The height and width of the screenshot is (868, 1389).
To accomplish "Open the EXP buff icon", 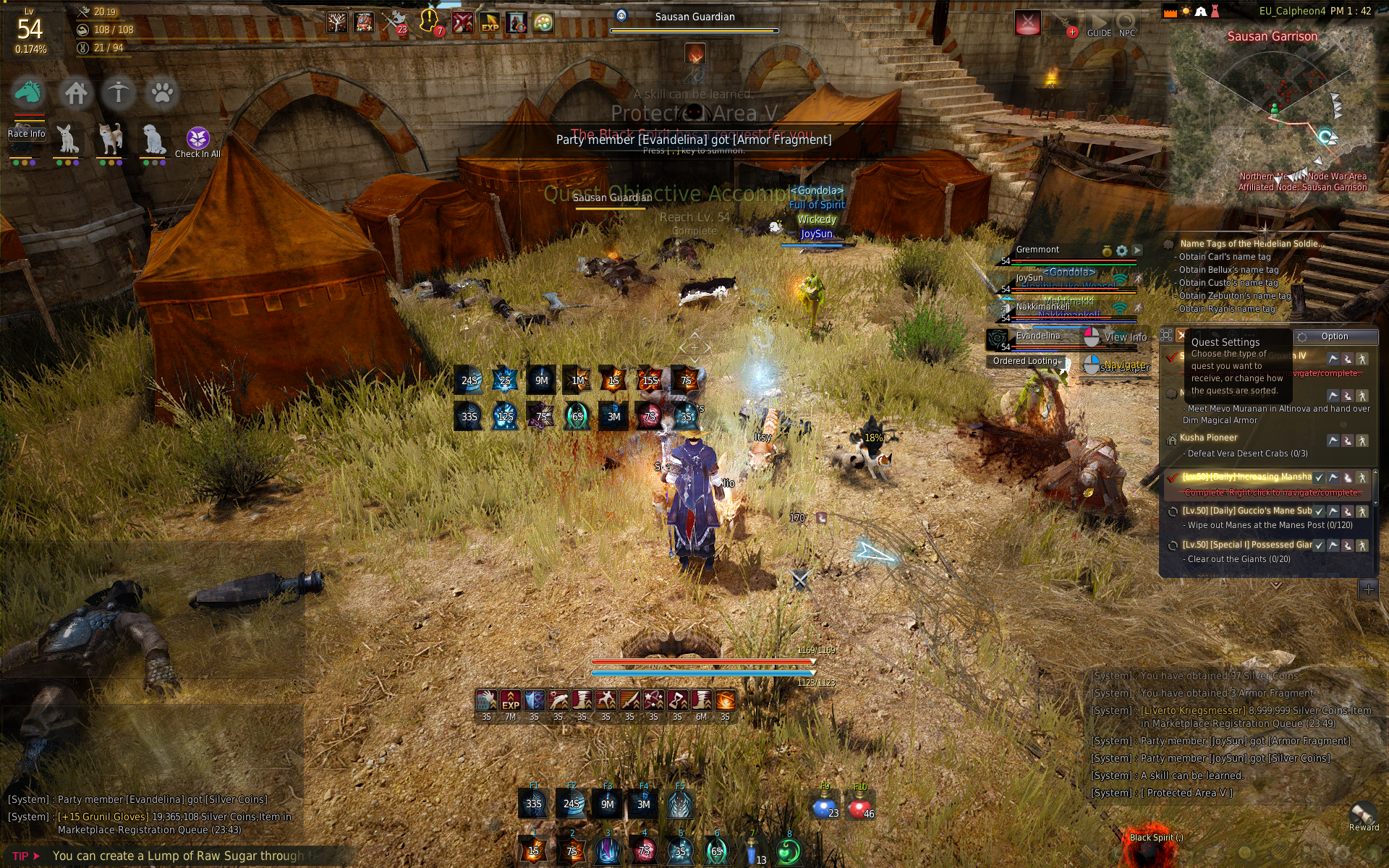I will (x=490, y=23).
